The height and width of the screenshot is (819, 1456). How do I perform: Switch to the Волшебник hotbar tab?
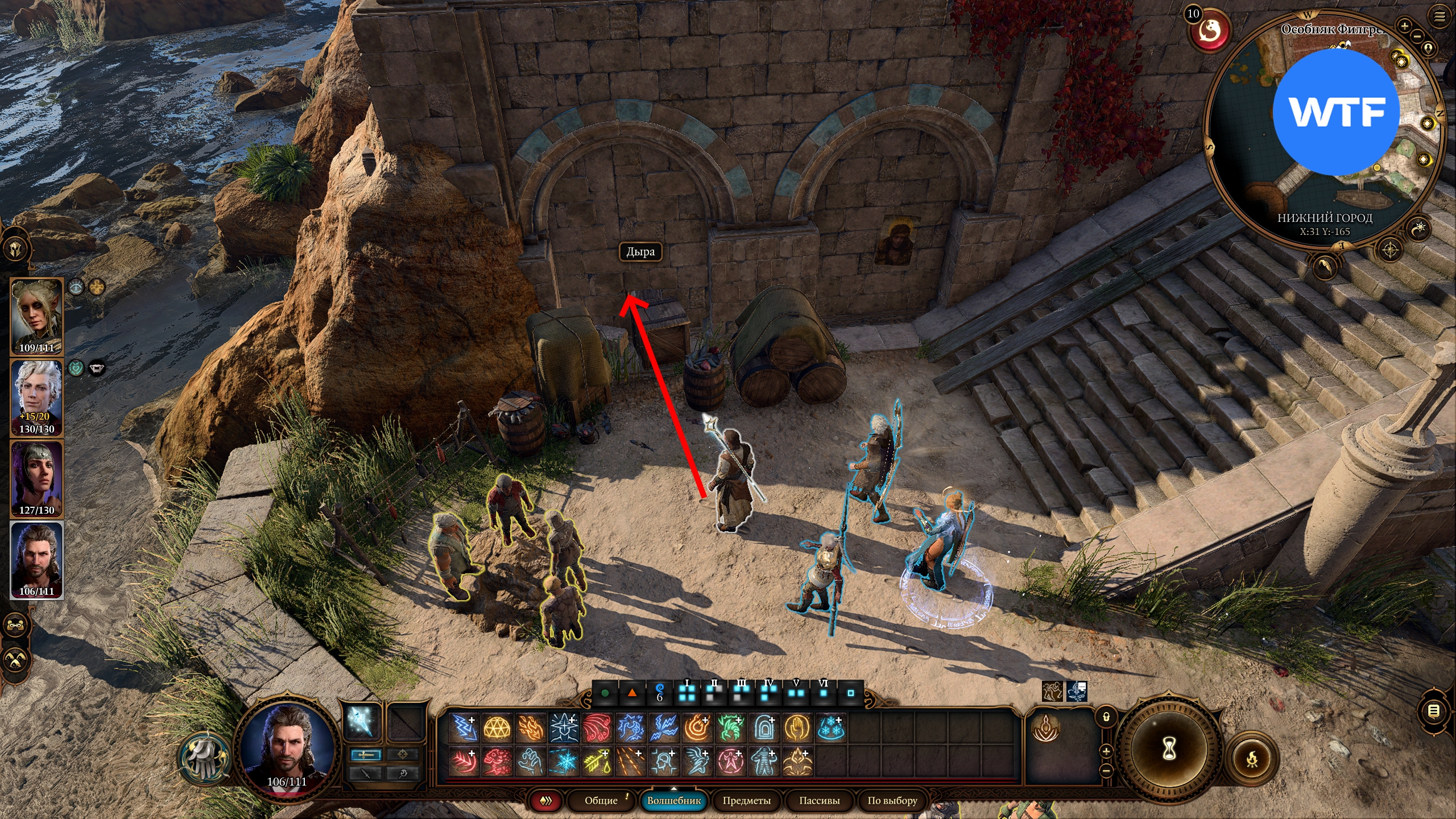[x=674, y=800]
